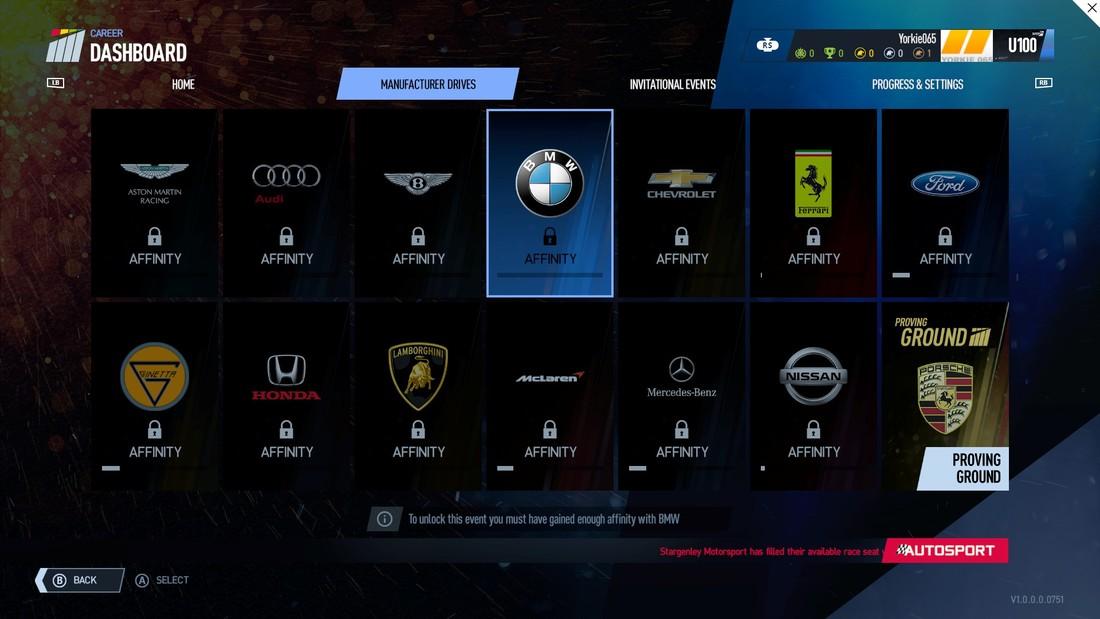Pick the Lamborghini manufacturer tile

tap(418, 397)
